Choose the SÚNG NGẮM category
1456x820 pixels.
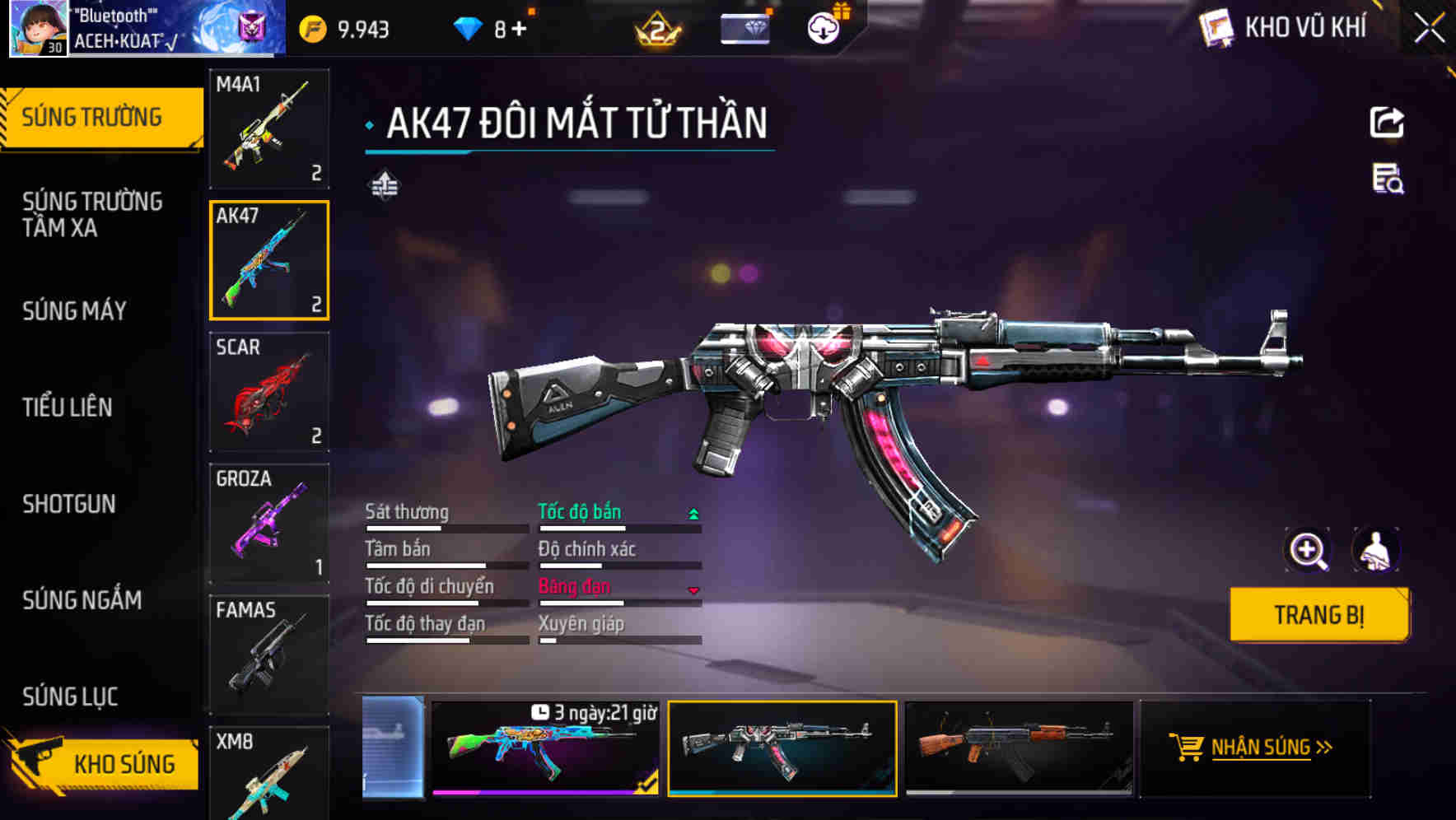pos(82,600)
